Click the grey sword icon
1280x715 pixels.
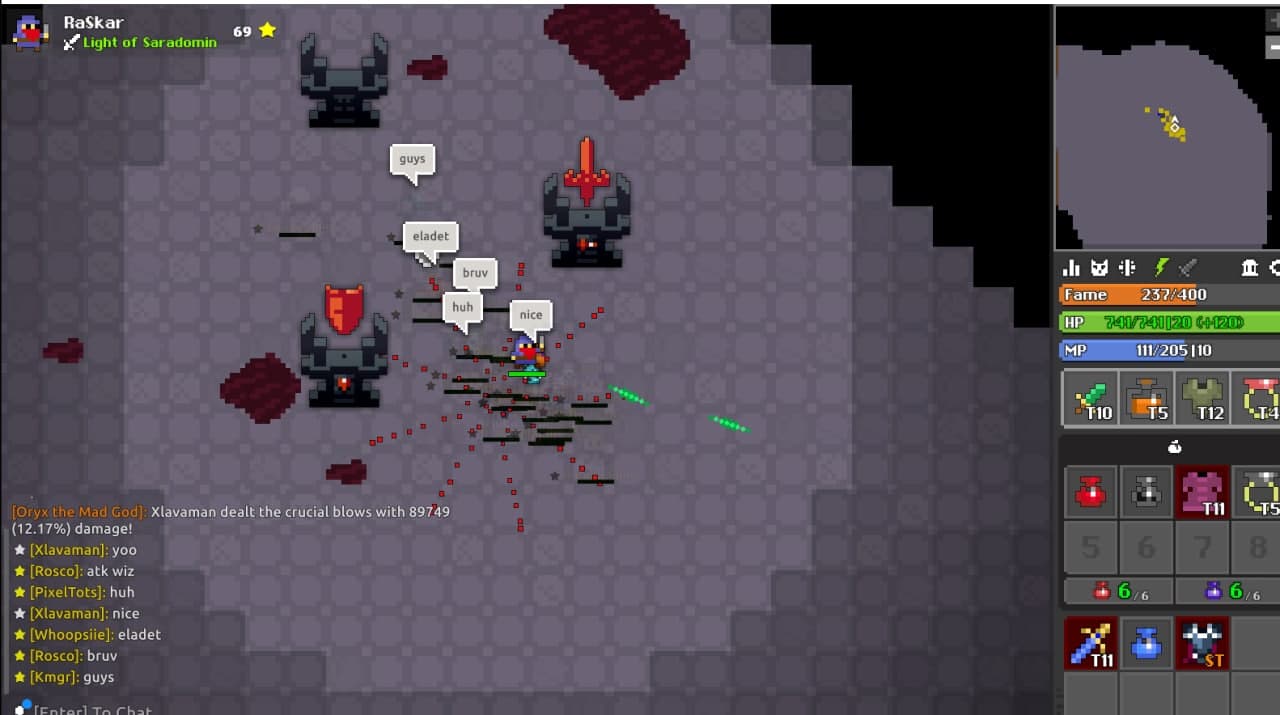[x=1188, y=268]
